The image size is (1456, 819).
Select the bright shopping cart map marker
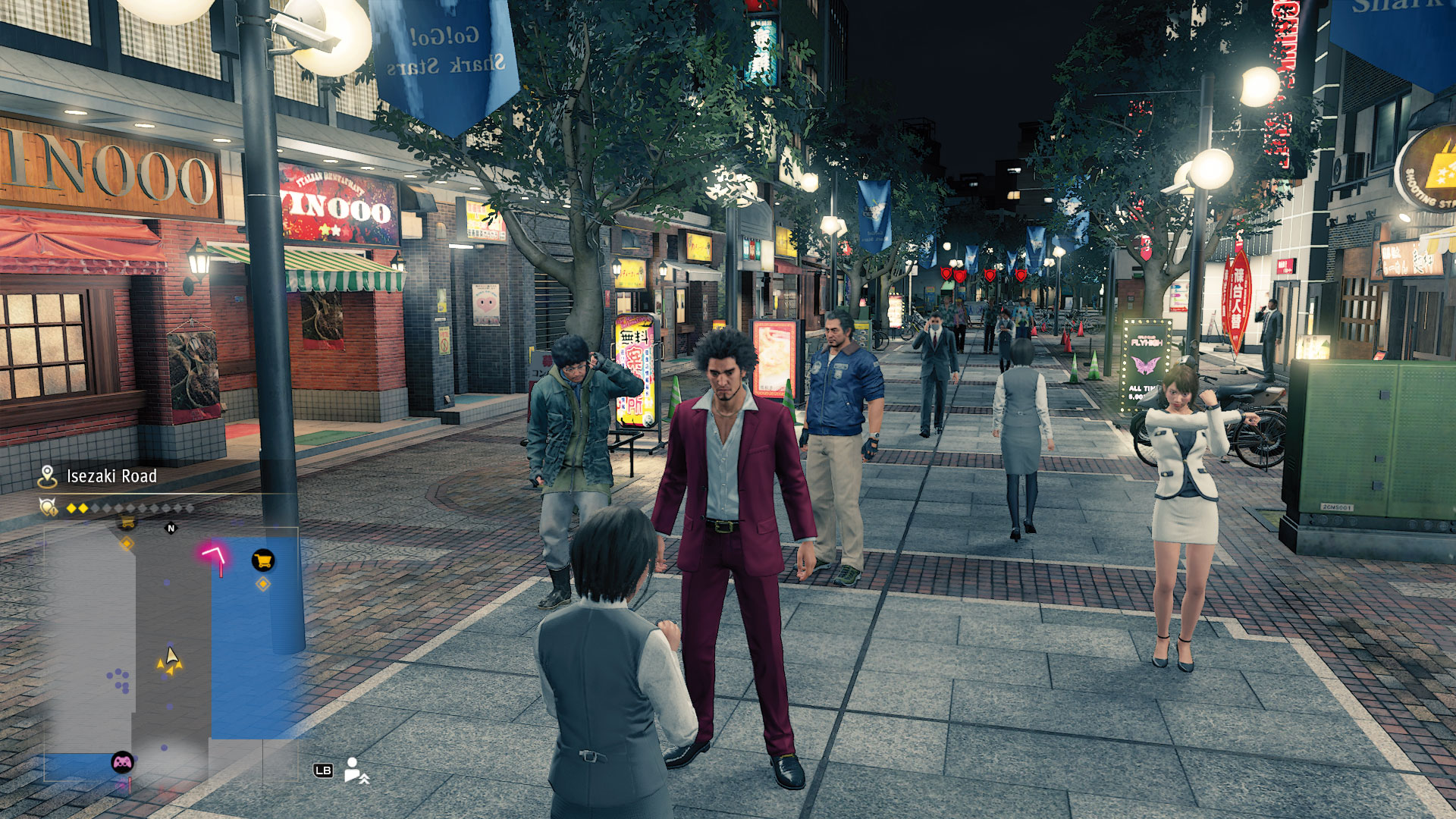point(263,561)
